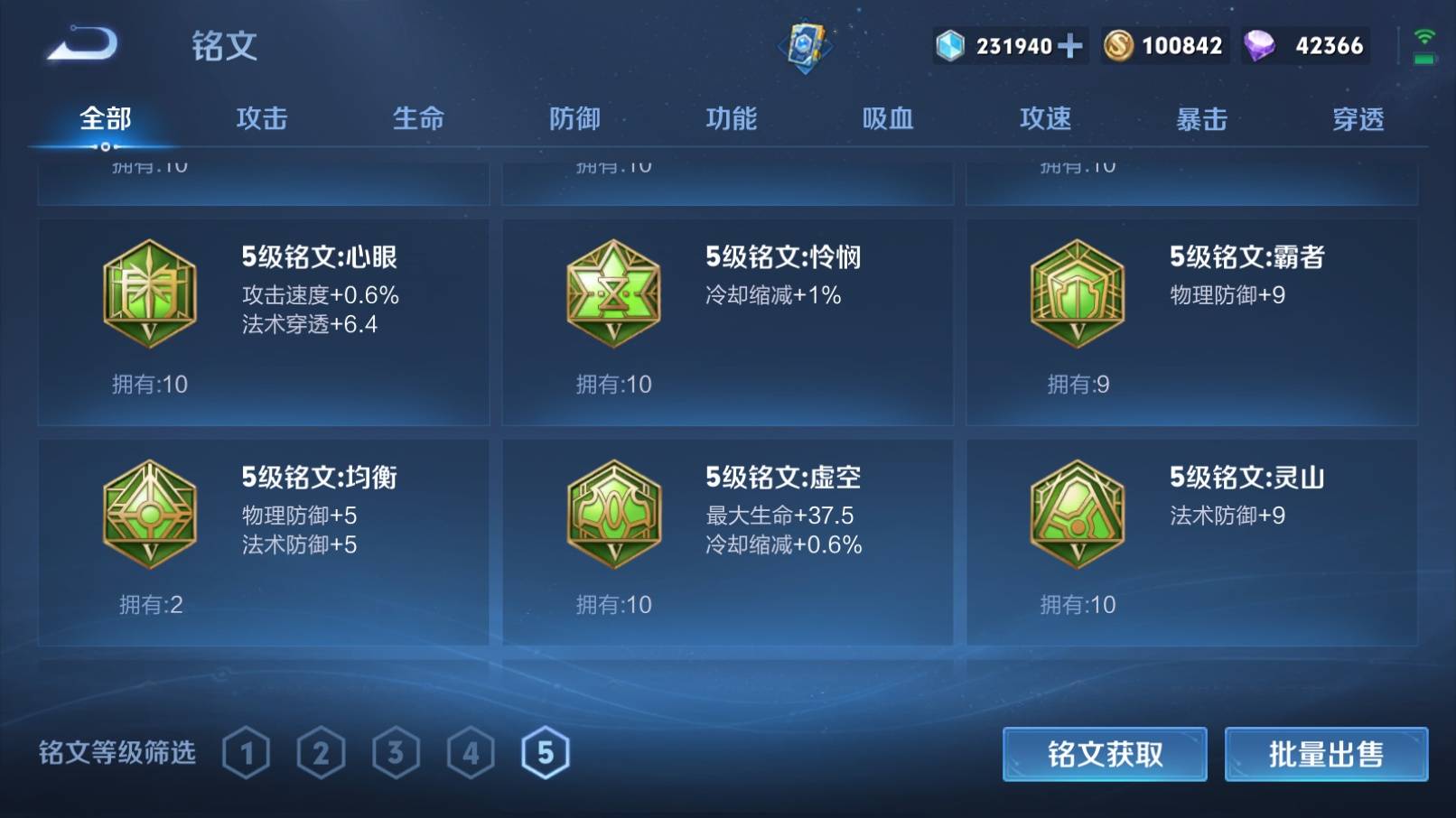
Task: Click the 虚空 rune emblem icon
Action: point(615,513)
